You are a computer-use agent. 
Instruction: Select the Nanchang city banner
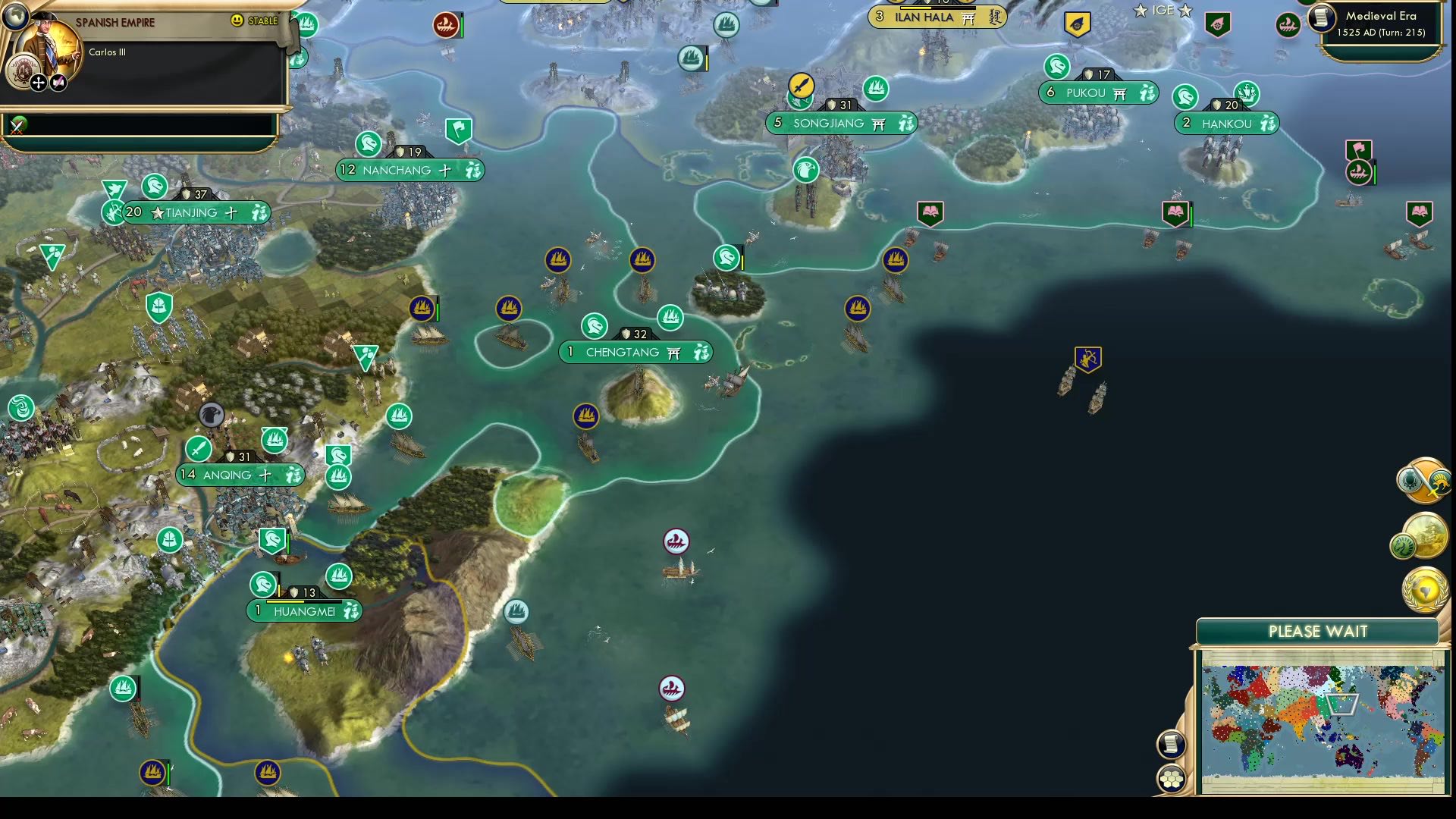pyautogui.click(x=409, y=170)
